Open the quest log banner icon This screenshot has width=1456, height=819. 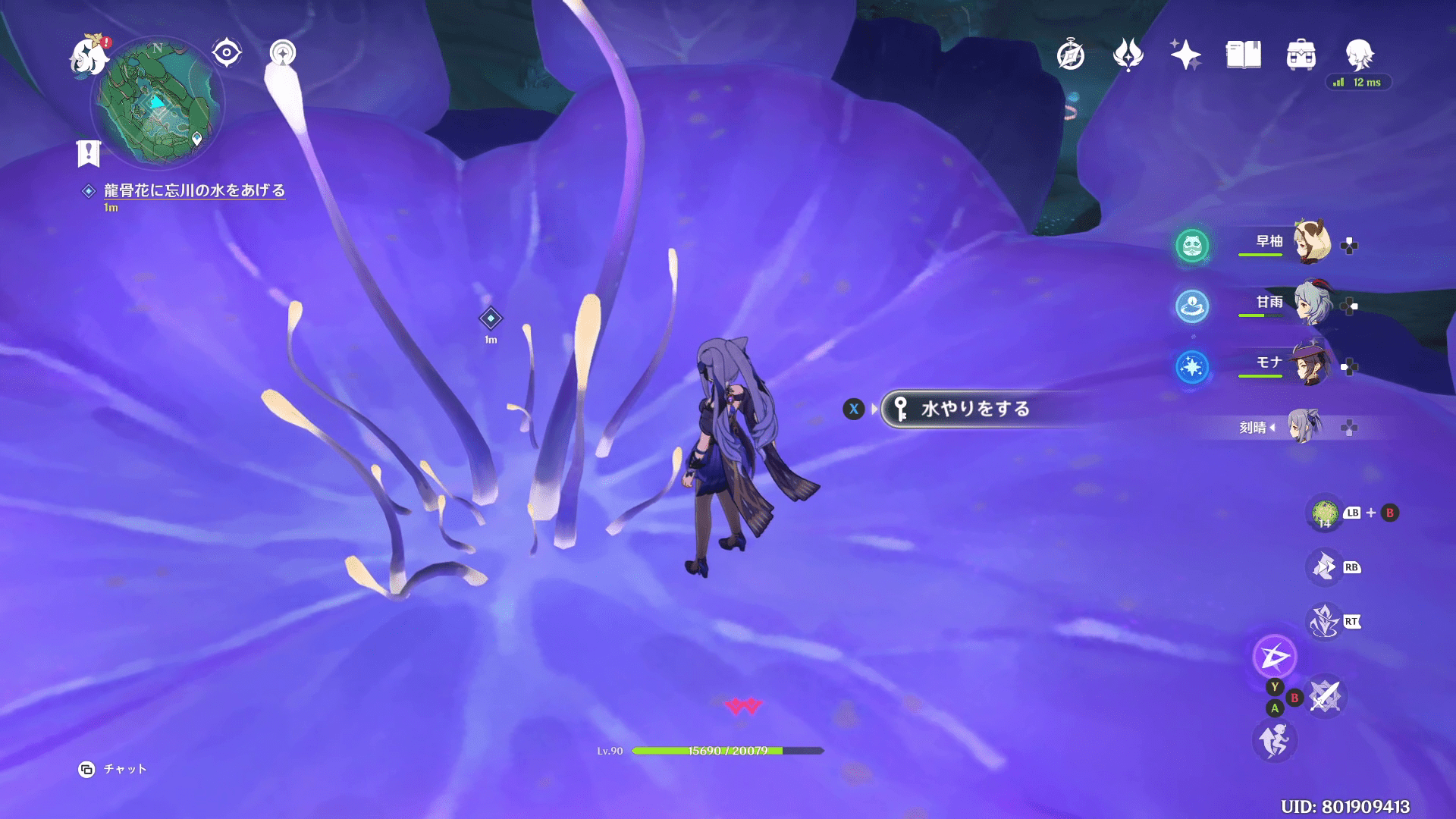coord(89,152)
